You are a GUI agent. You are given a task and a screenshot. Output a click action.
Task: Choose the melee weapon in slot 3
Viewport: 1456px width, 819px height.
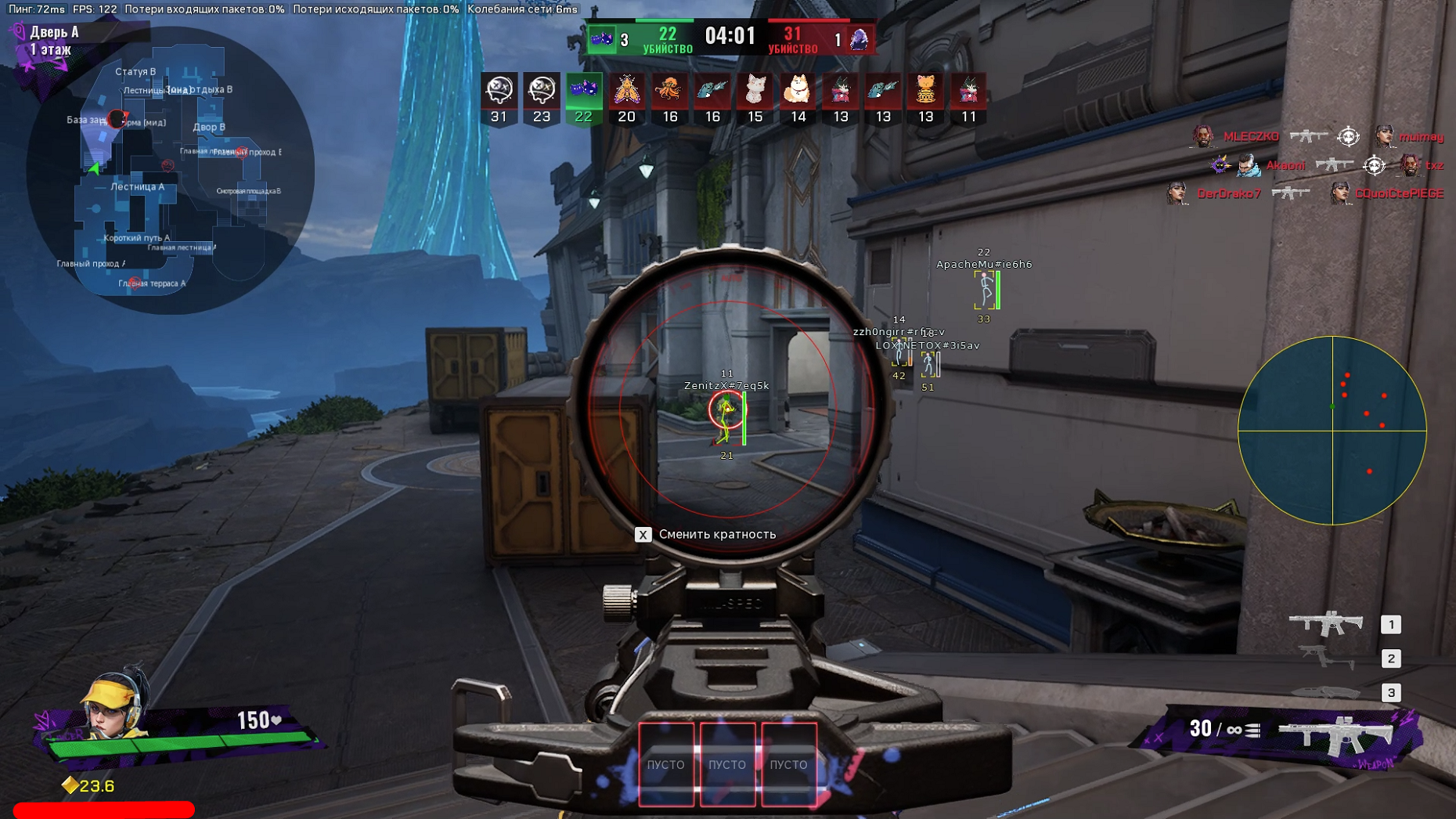coord(1326,692)
